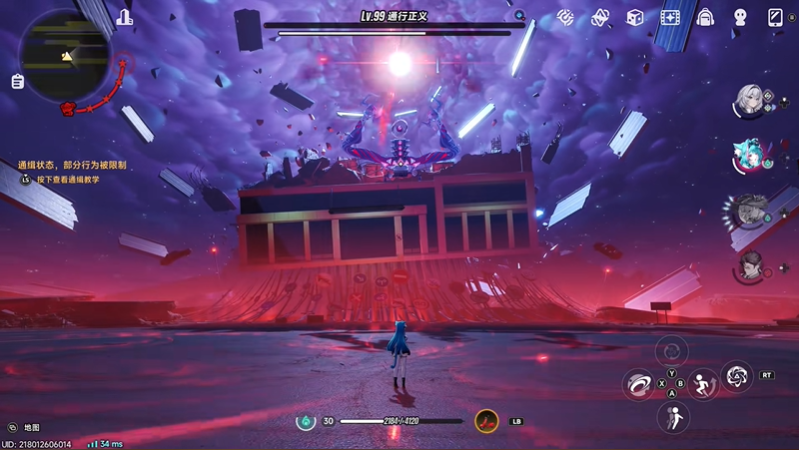Screen dimensions: 799x450
Task: Open the clipboard quest log icon
Action: 17,82
